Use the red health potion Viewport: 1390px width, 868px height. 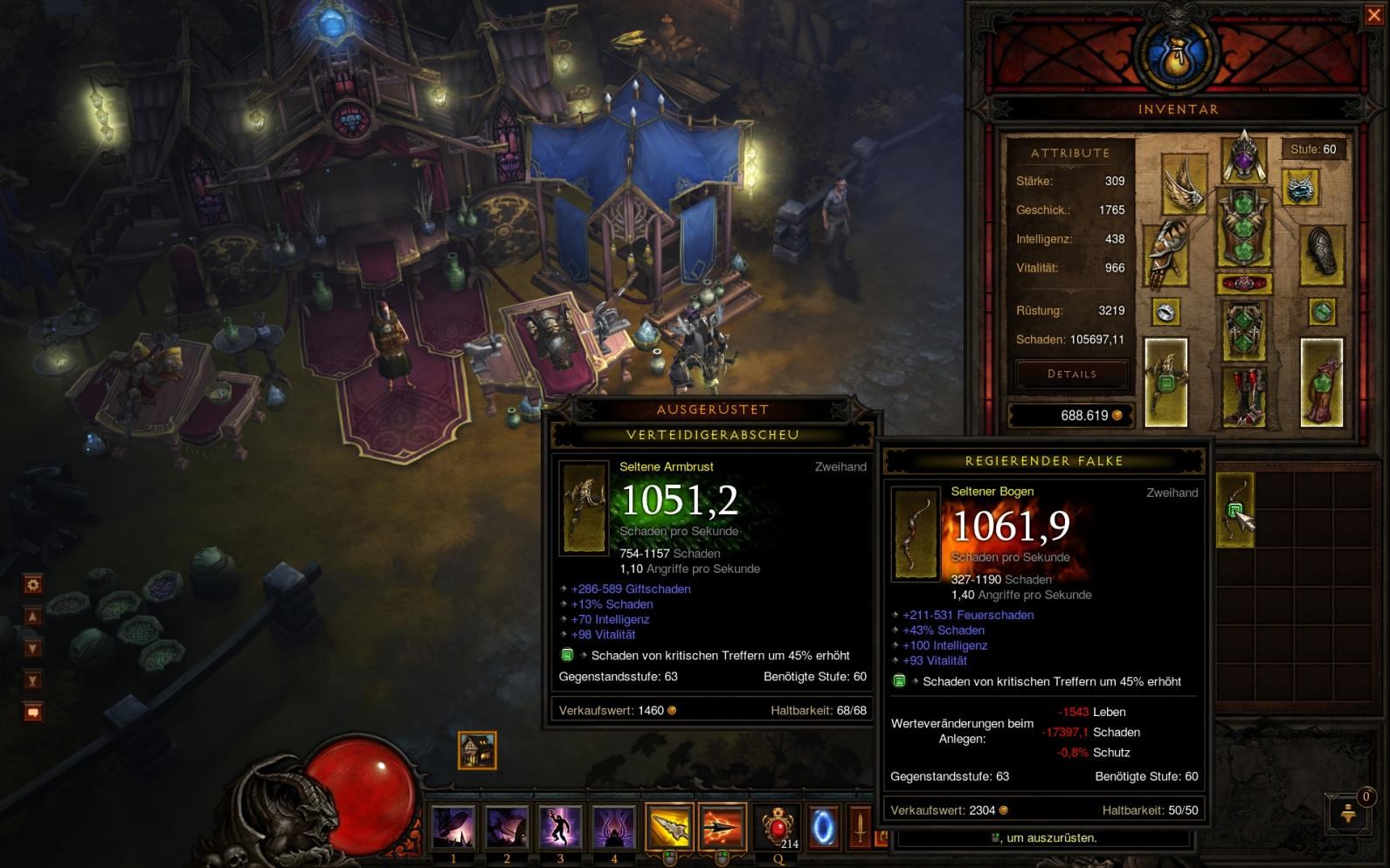(x=777, y=826)
